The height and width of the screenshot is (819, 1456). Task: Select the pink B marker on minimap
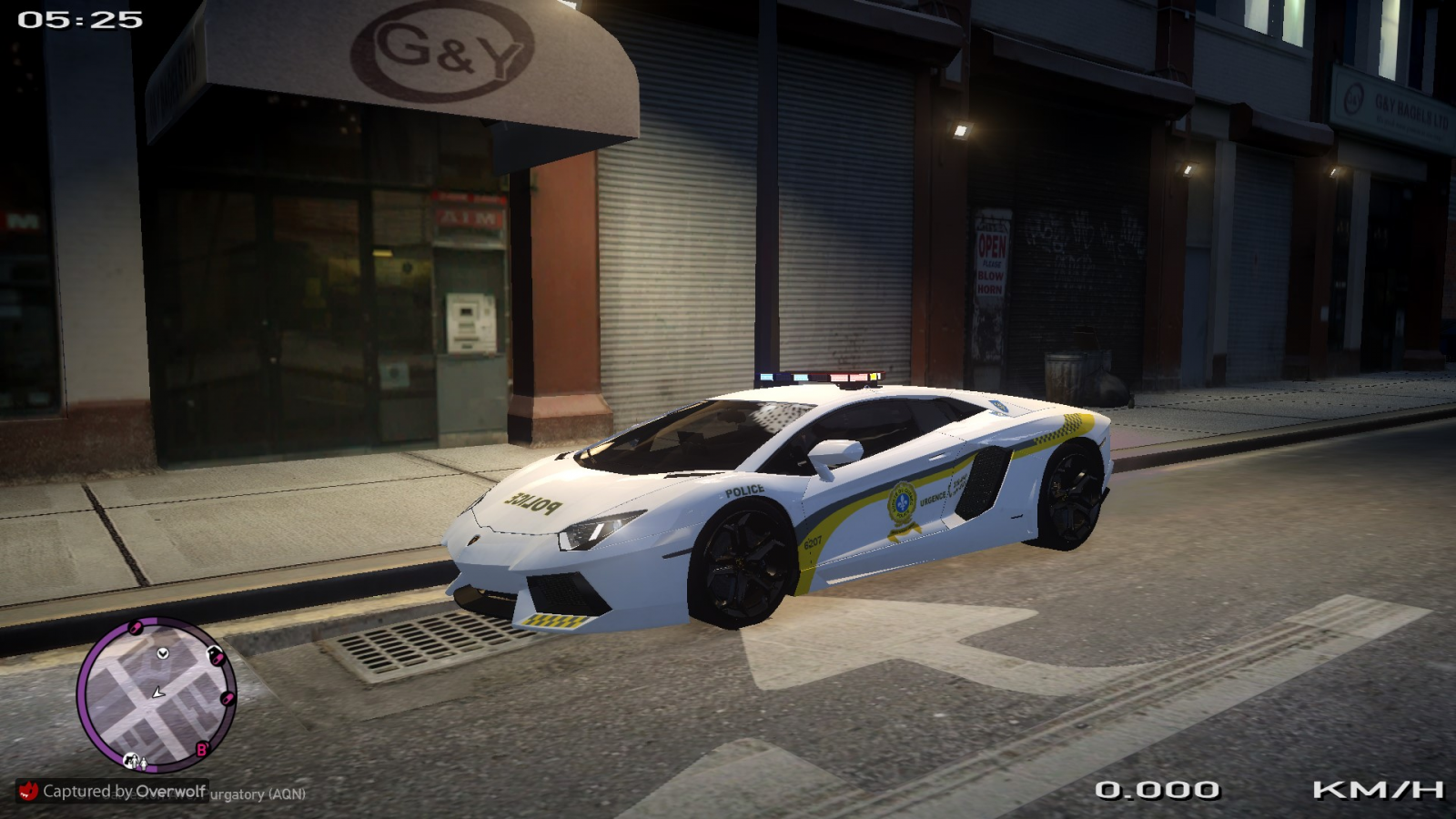tap(202, 750)
